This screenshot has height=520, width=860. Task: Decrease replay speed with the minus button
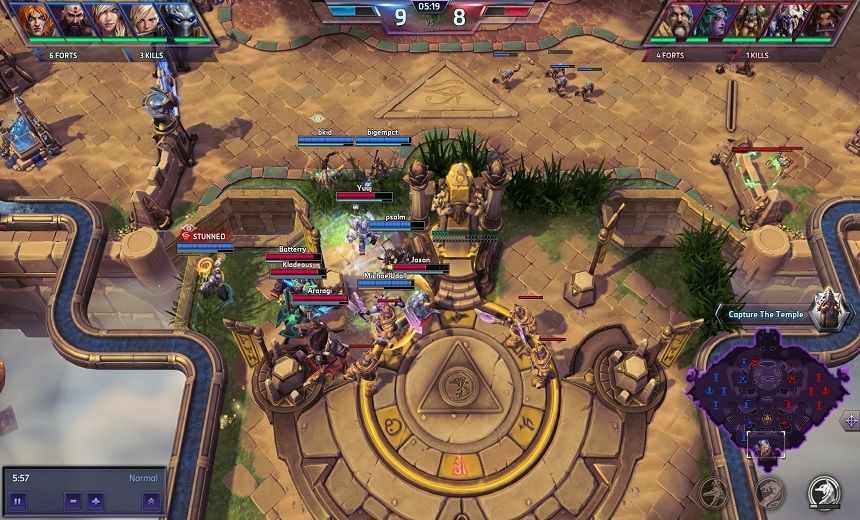[74, 500]
